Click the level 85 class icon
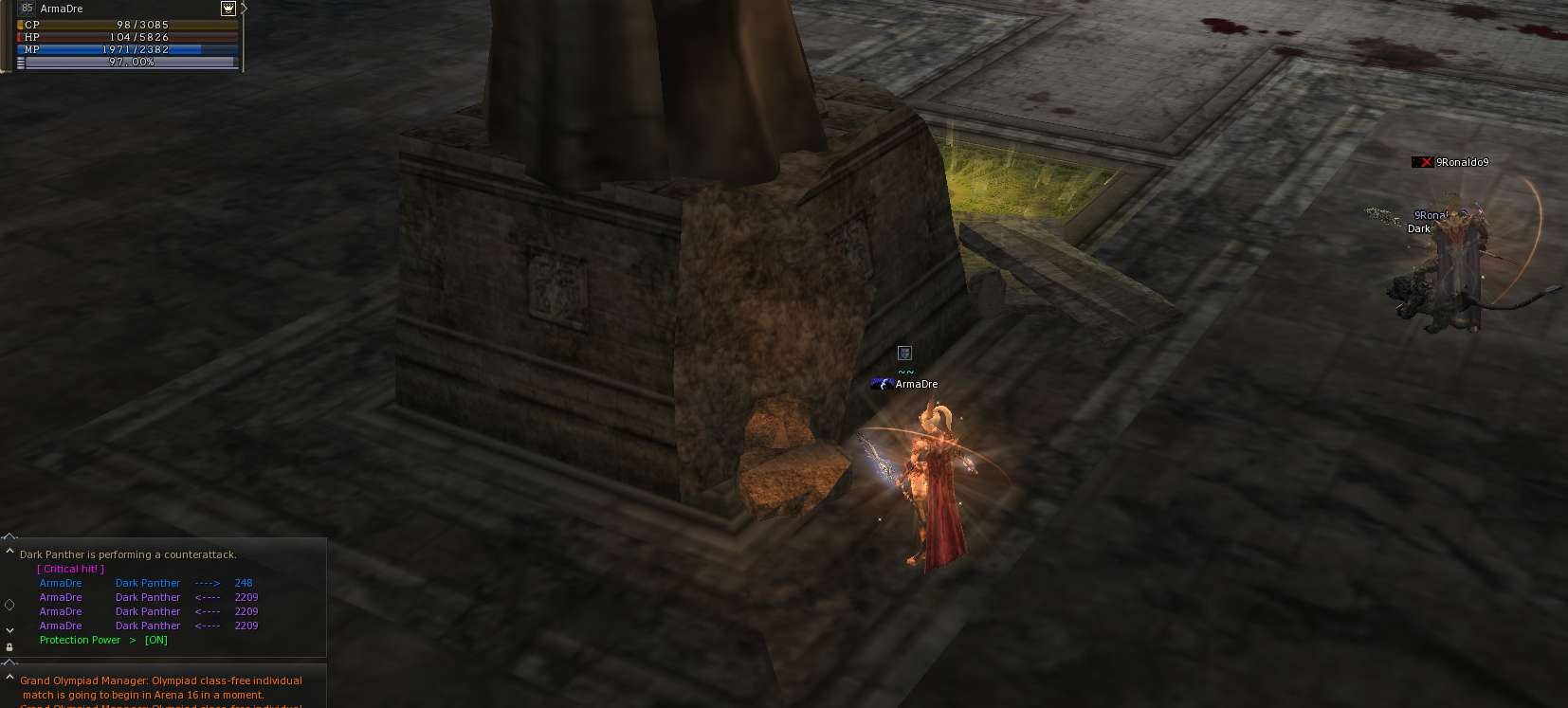Screen dimensions: 1568x708 point(27,9)
